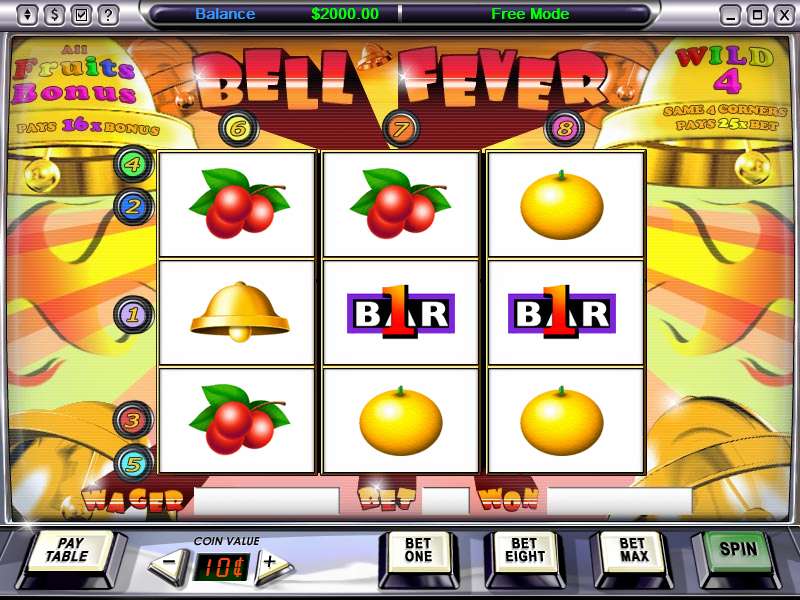Select the Bet Max button
The image size is (800, 600).
coord(634,551)
